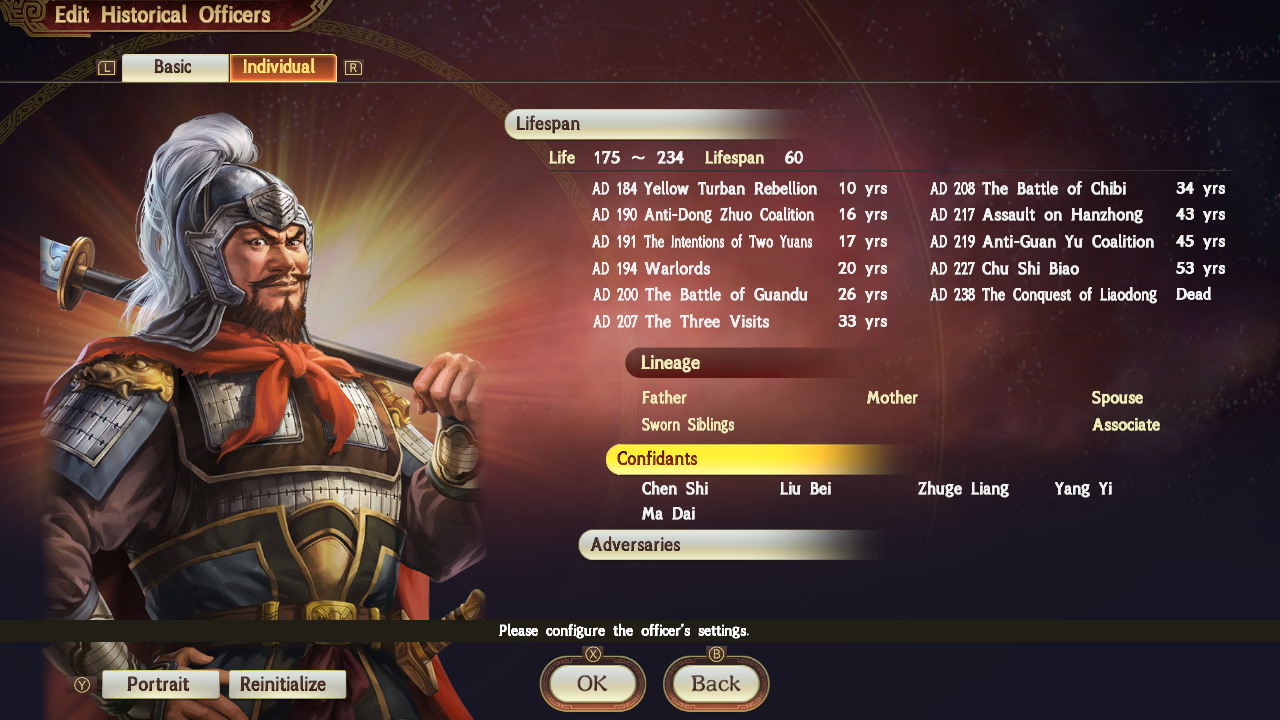Select the Individual tab
1280x720 pixels.
point(283,67)
